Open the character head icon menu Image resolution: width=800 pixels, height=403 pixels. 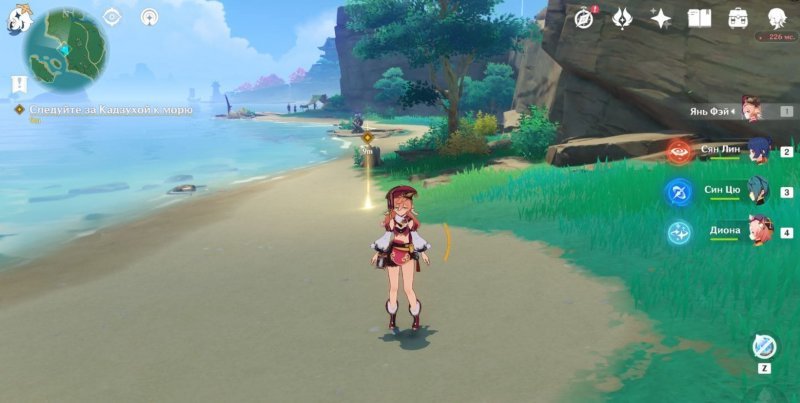click(x=776, y=17)
